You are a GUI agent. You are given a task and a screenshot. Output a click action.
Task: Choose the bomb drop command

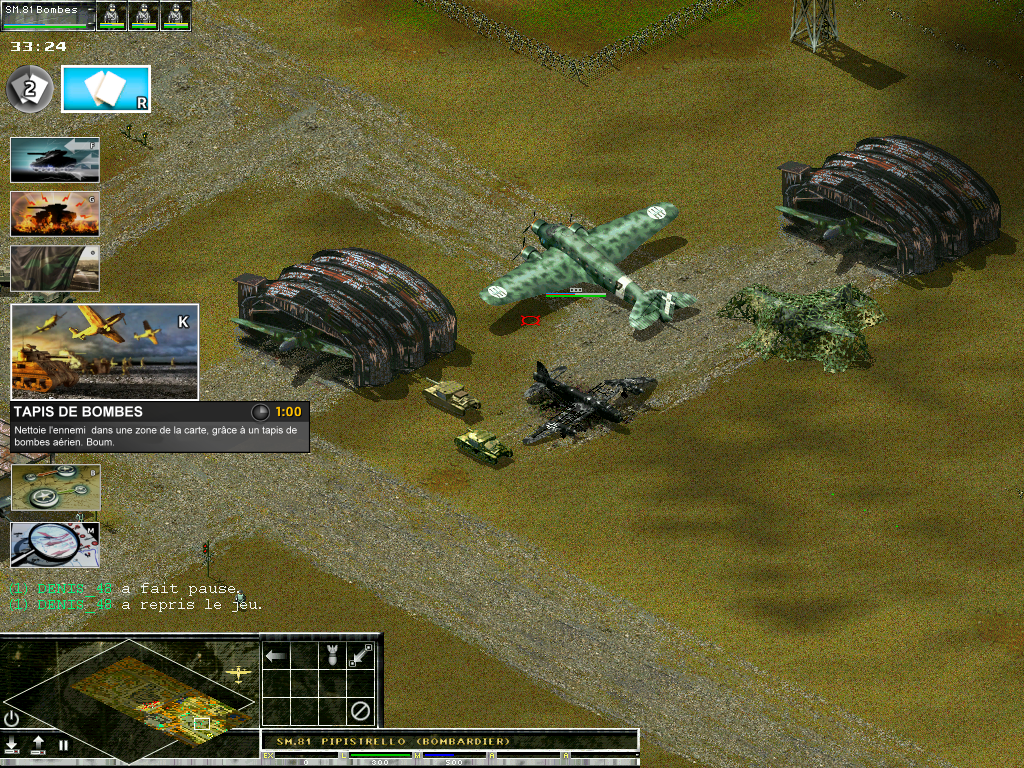click(x=333, y=656)
